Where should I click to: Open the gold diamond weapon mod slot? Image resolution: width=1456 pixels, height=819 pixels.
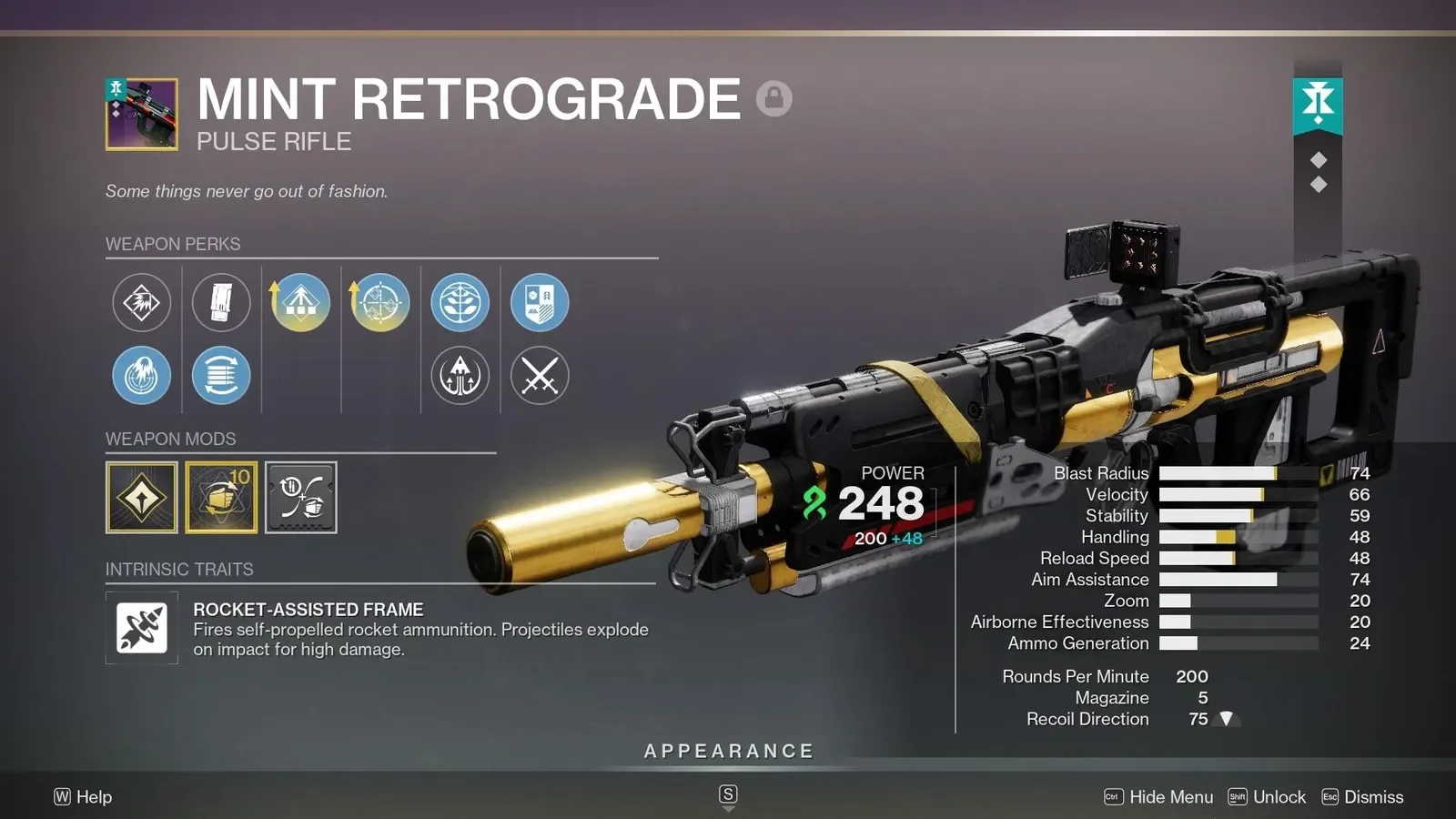tap(142, 497)
